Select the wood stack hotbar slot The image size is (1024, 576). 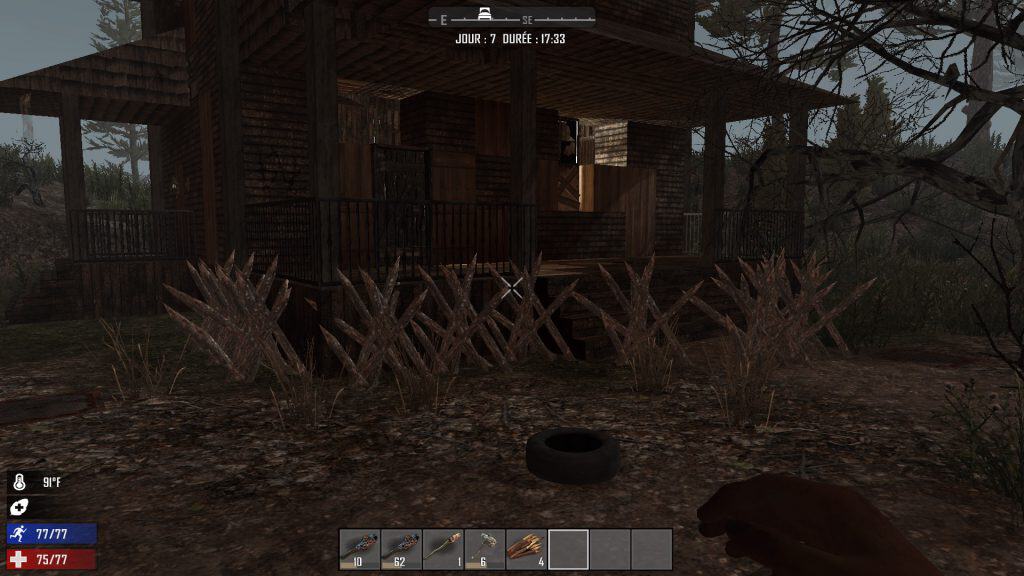point(527,549)
